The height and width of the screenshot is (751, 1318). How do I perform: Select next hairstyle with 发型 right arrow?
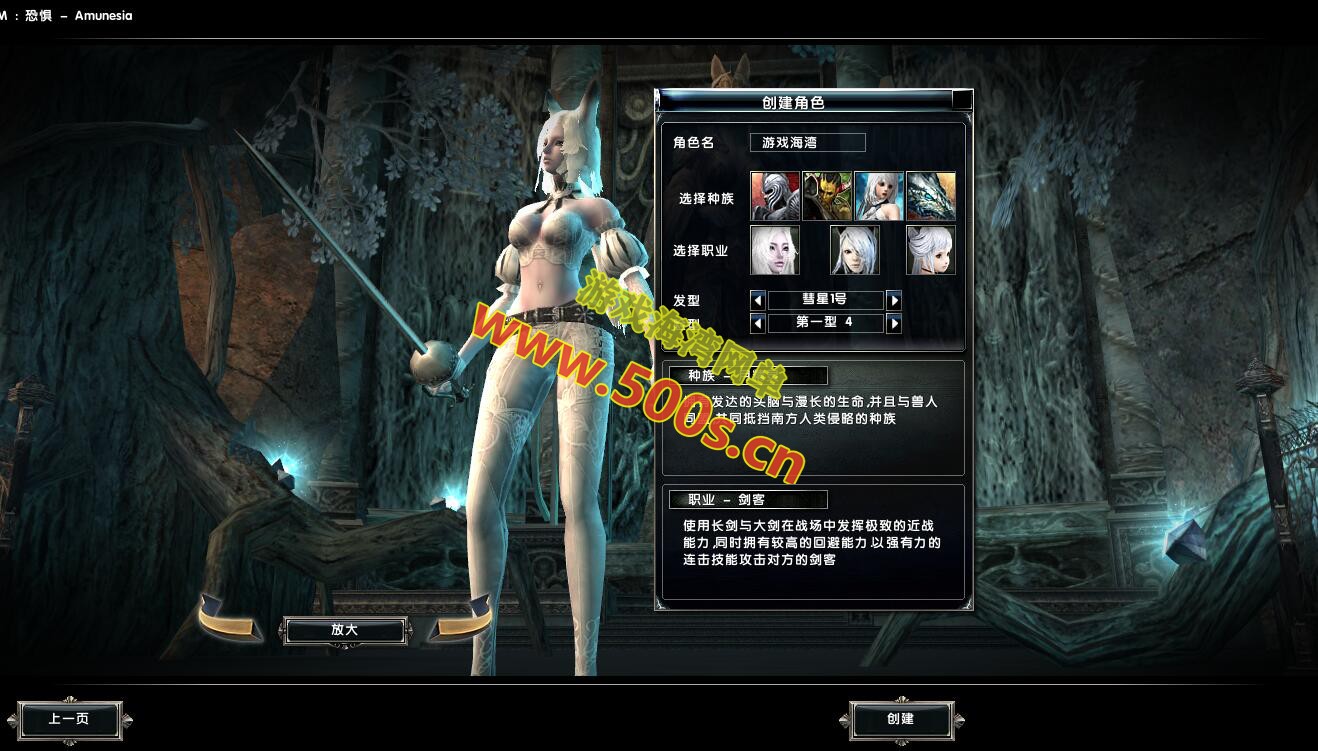(894, 299)
